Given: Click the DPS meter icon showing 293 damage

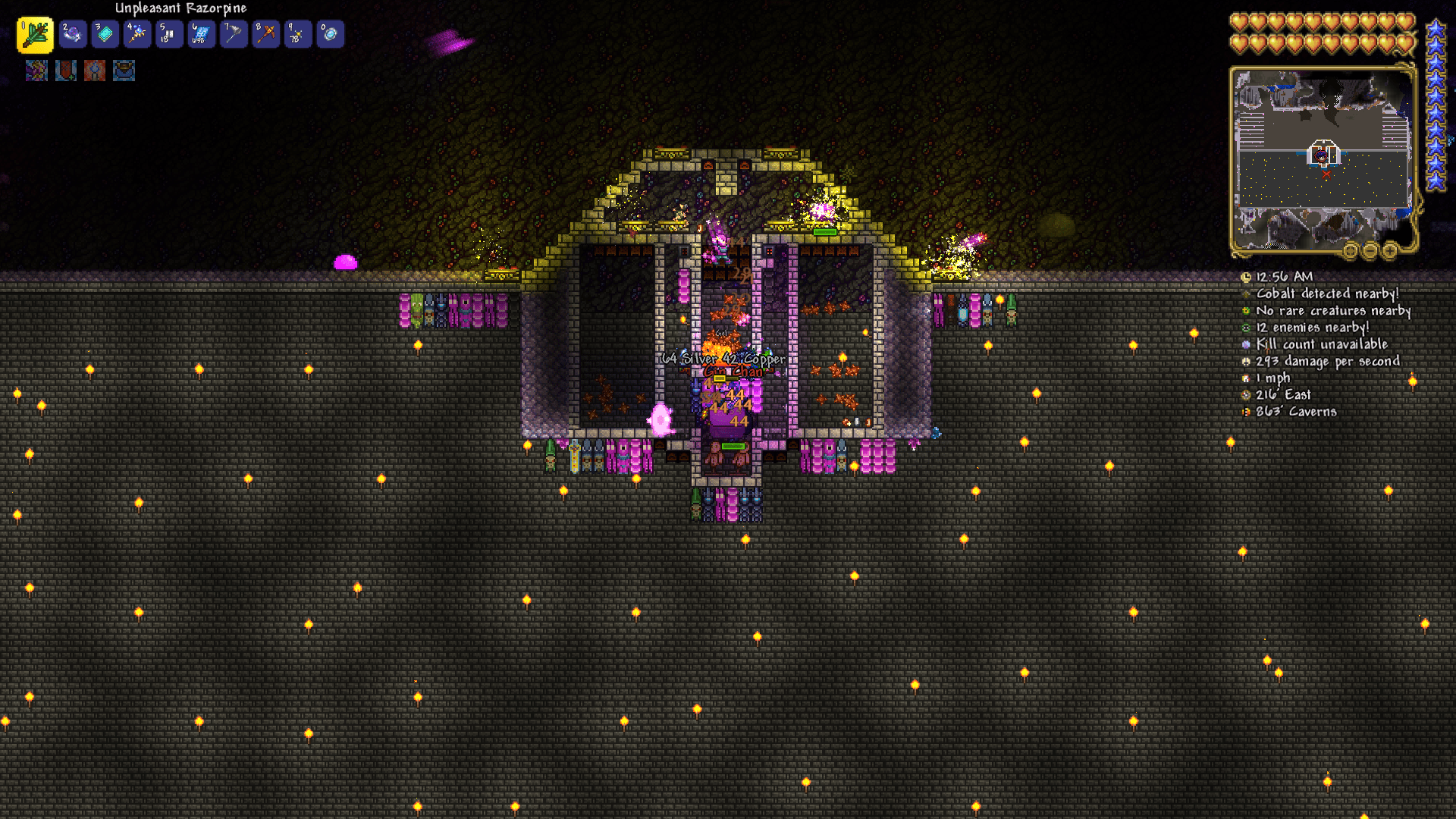Looking at the screenshot, I should pyautogui.click(x=1245, y=362).
